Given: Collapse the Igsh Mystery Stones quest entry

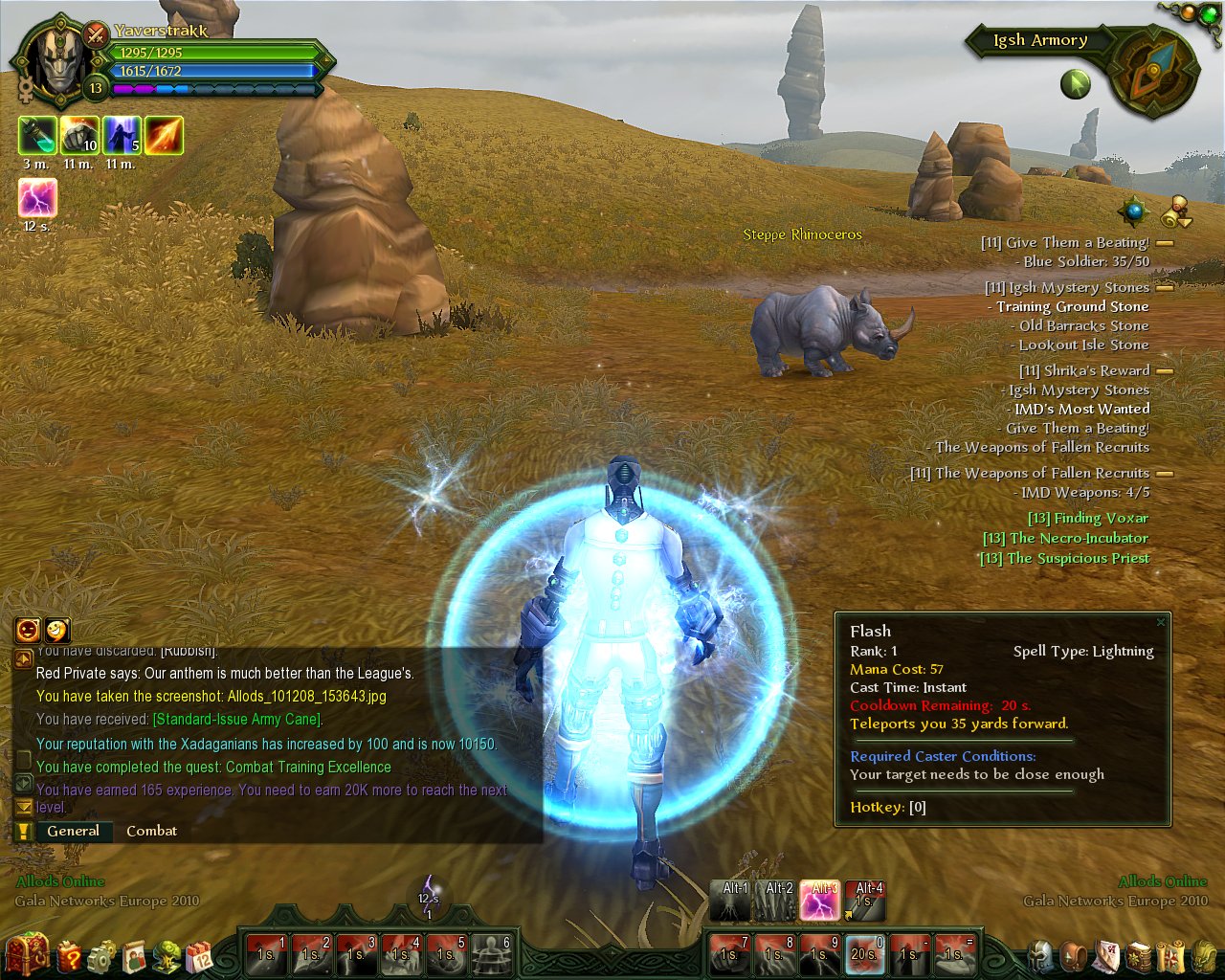Looking at the screenshot, I should point(1164,288).
